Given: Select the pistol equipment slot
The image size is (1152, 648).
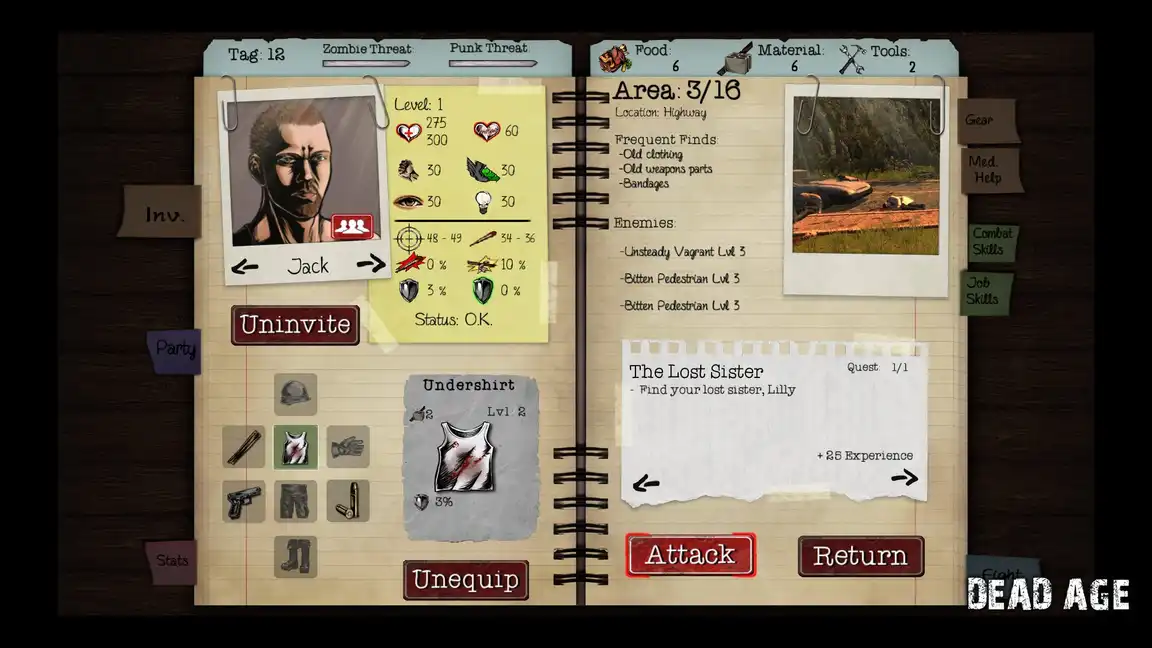Looking at the screenshot, I should [244, 501].
